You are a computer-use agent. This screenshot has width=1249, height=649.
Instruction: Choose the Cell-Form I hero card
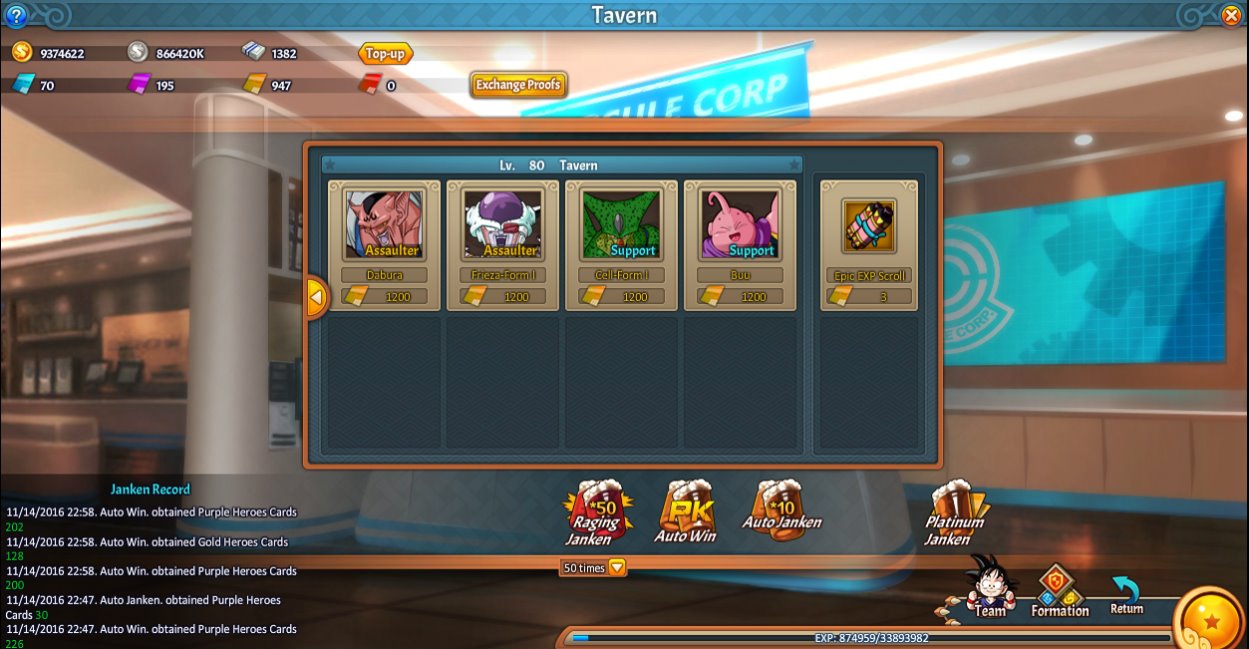click(621, 226)
